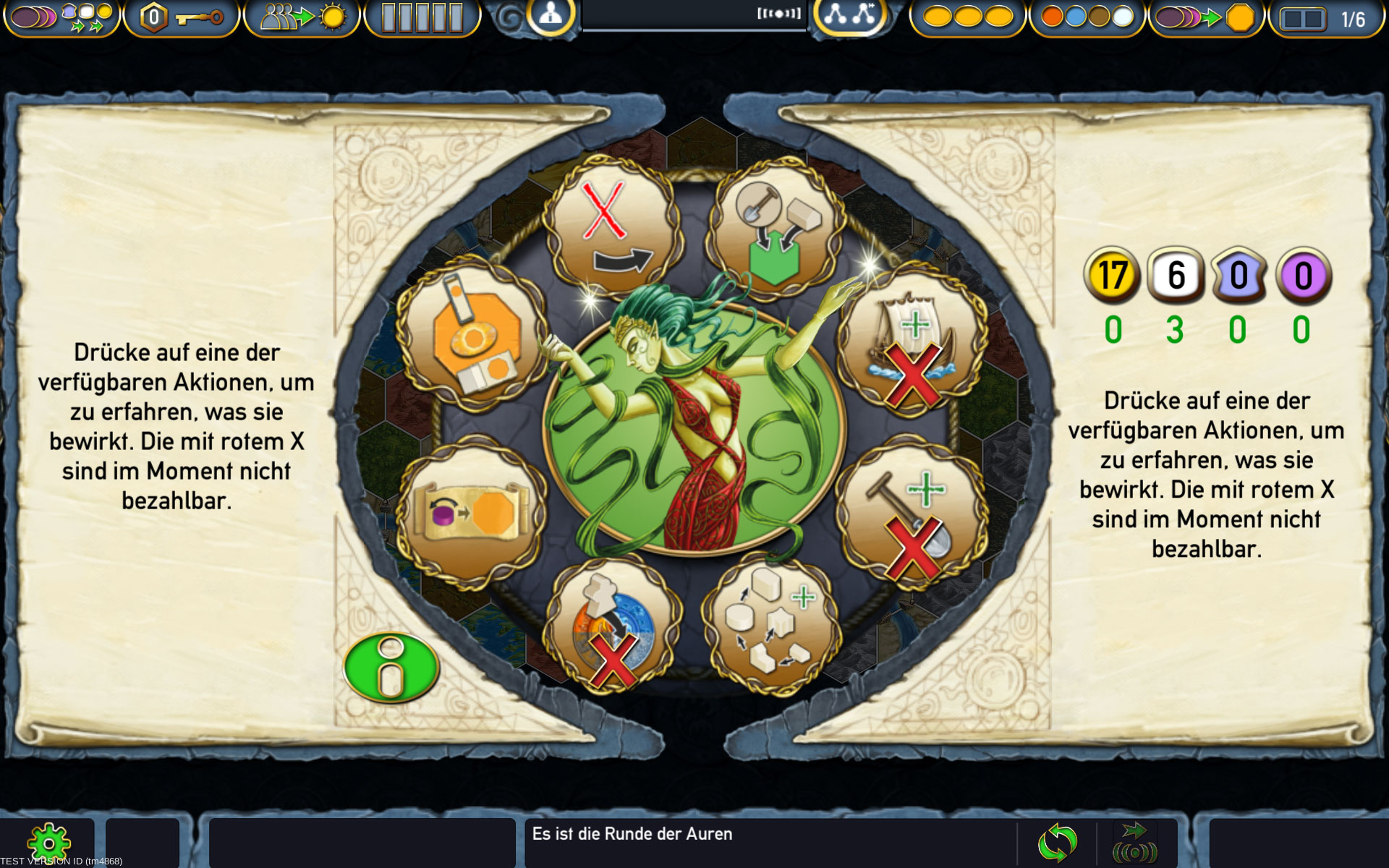
Task: Show the four colored cult discs panel
Action: click(1087, 18)
